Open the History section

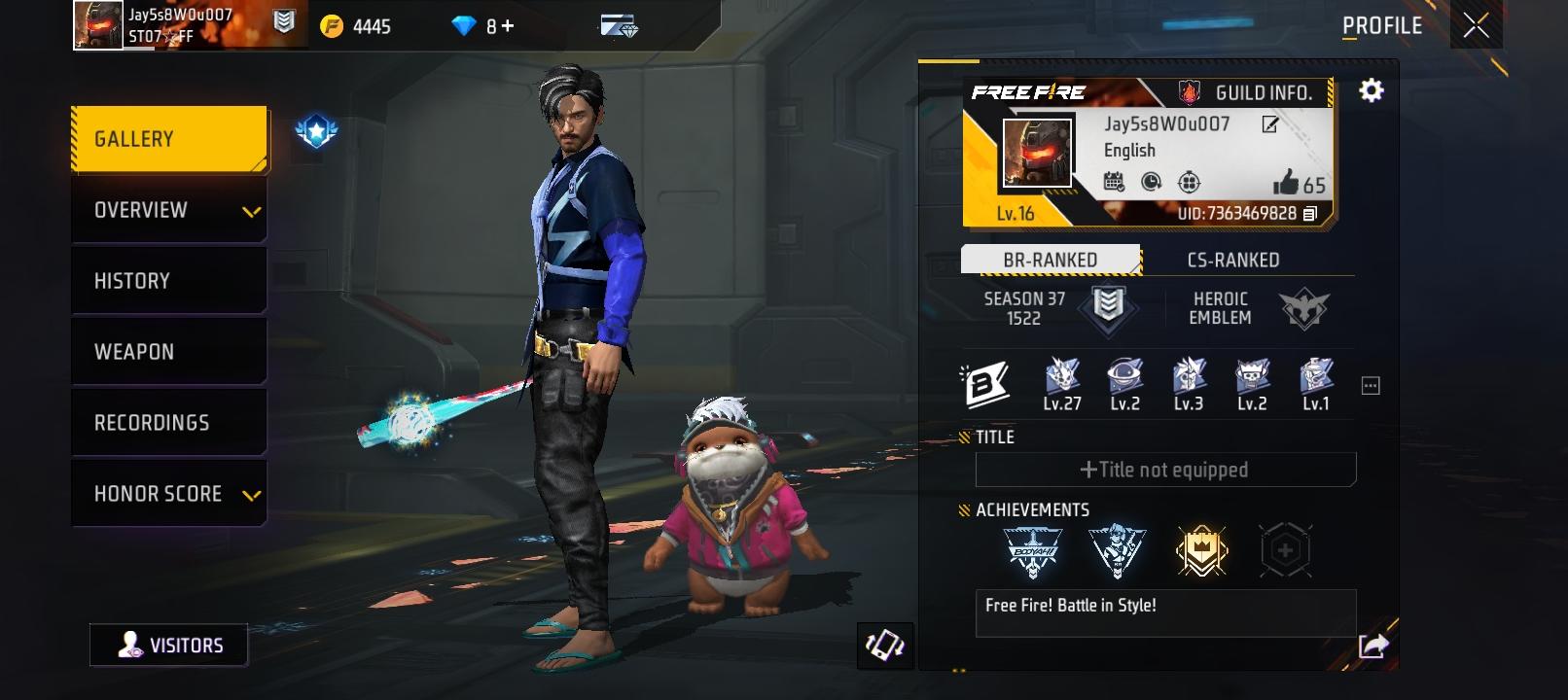(x=169, y=281)
